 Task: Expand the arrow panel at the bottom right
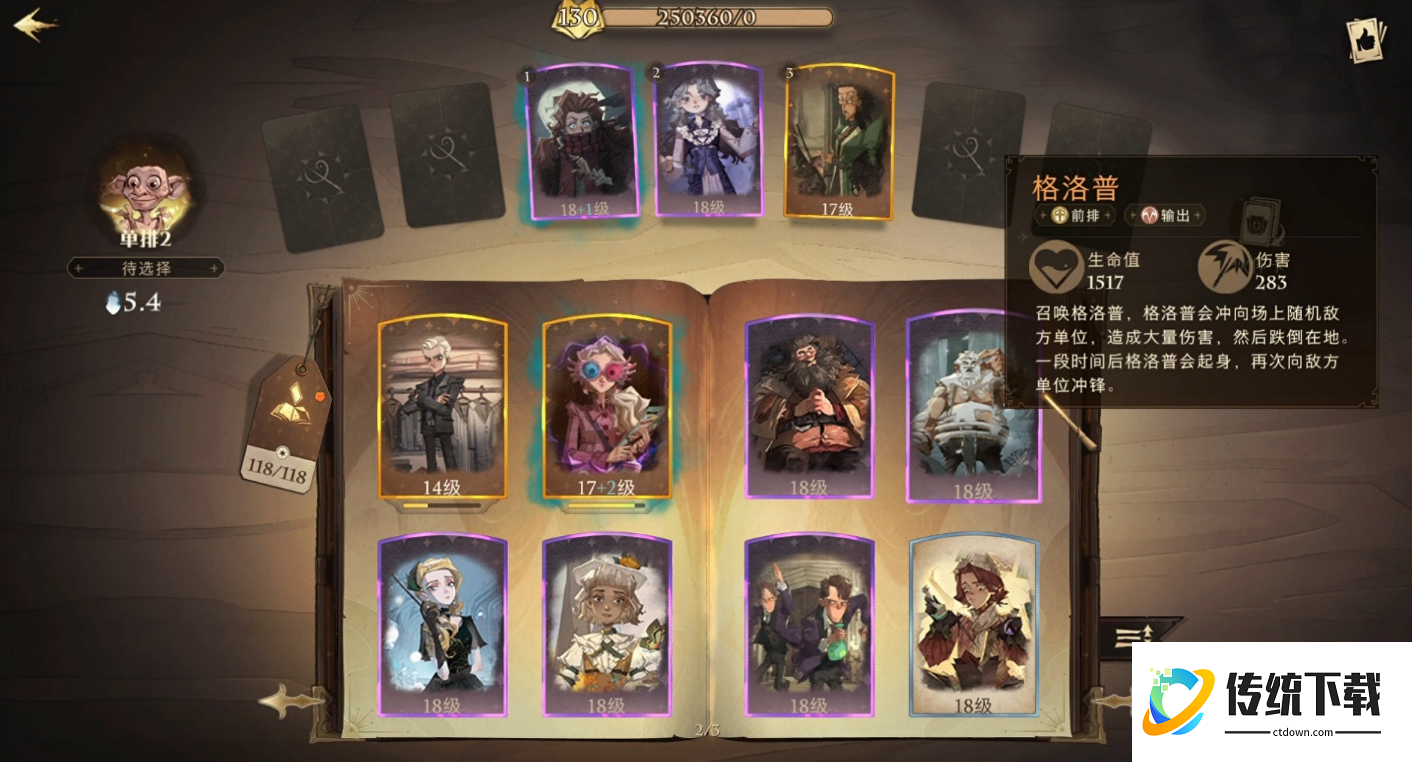click(x=1134, y=635)
